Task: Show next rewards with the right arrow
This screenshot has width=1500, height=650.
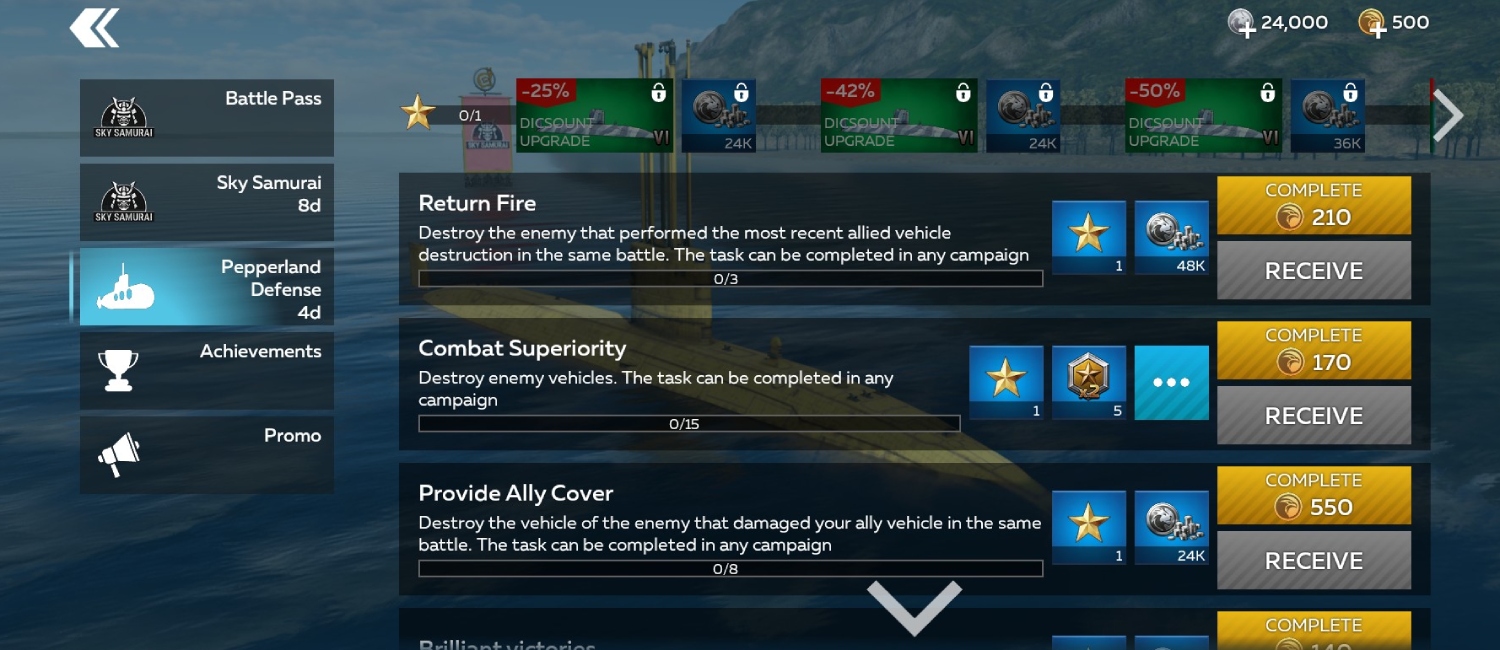Action: pos(1448,115)
